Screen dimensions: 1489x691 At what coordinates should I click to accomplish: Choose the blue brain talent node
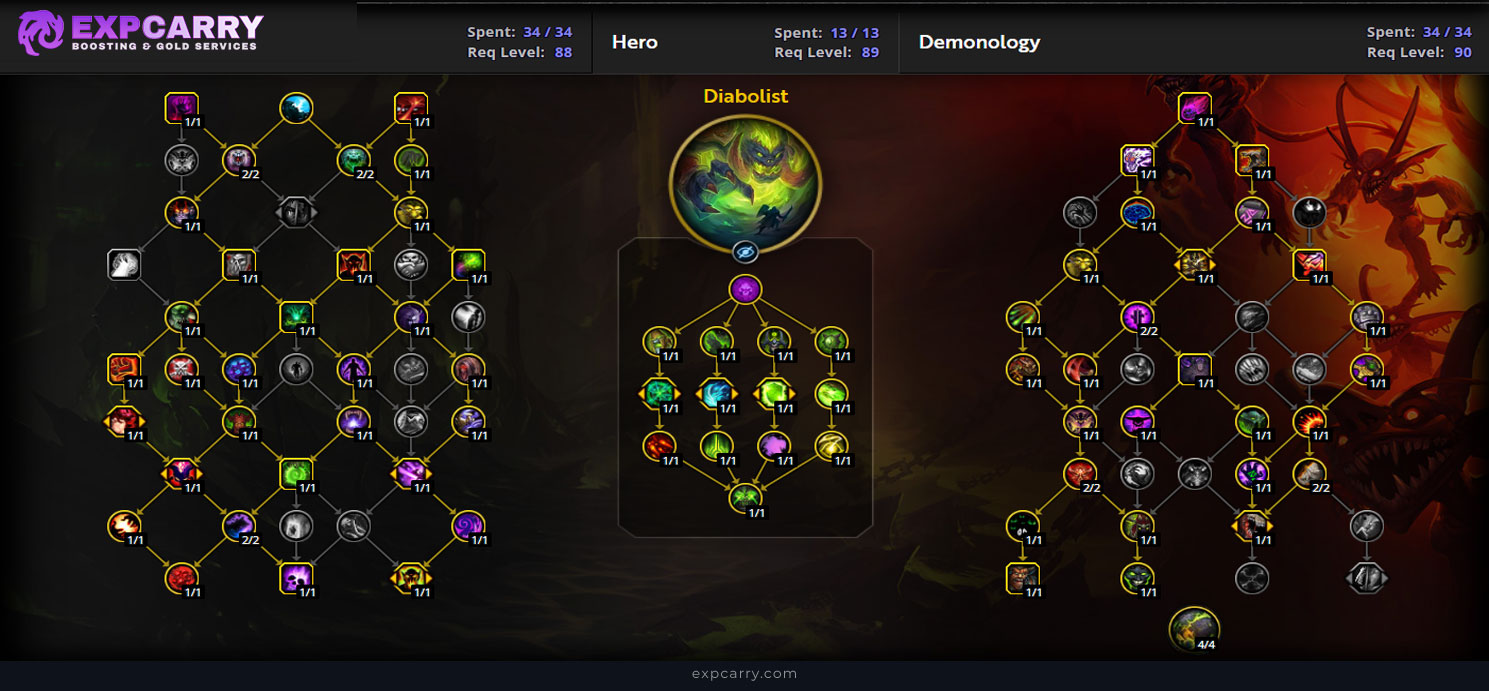1137,212
